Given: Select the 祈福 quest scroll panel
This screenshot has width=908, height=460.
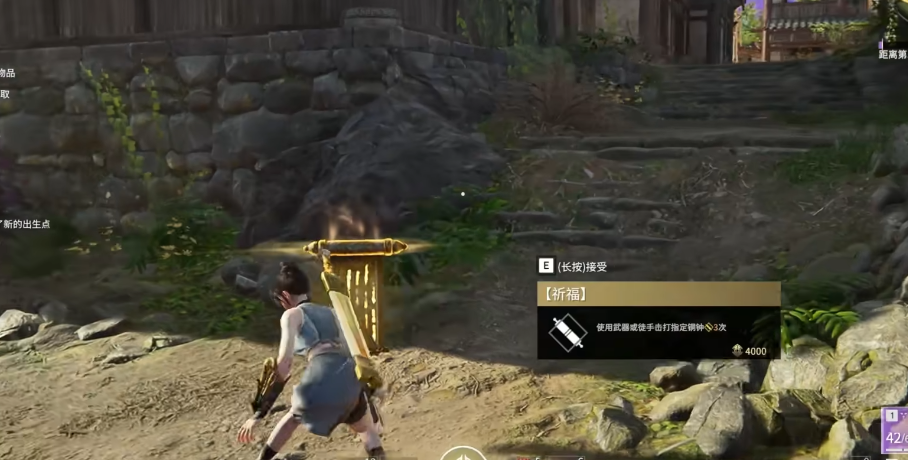Looking at the screenshot, I should click(x=658, y=320).
